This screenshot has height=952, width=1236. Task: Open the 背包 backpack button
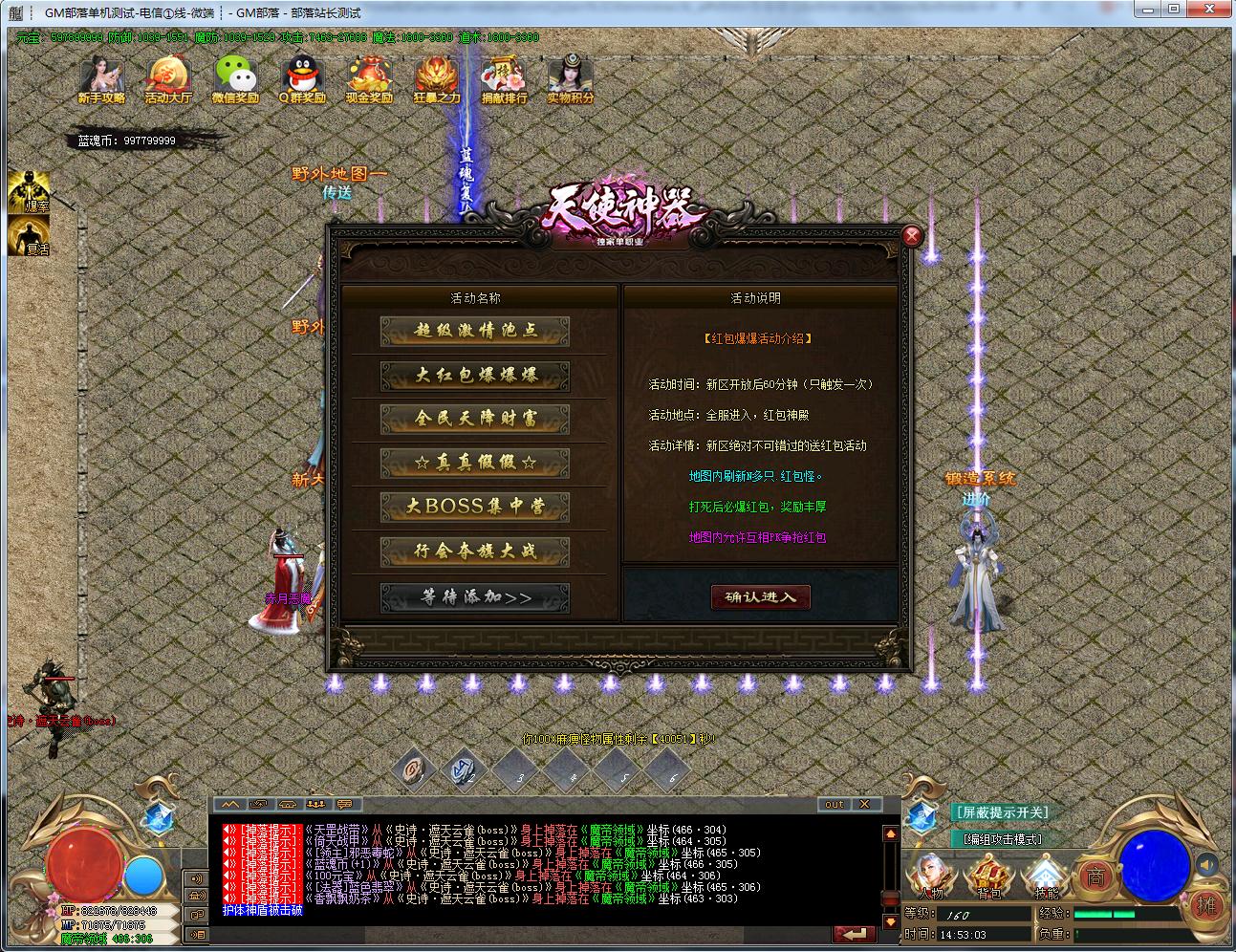(x=988, y=876)
